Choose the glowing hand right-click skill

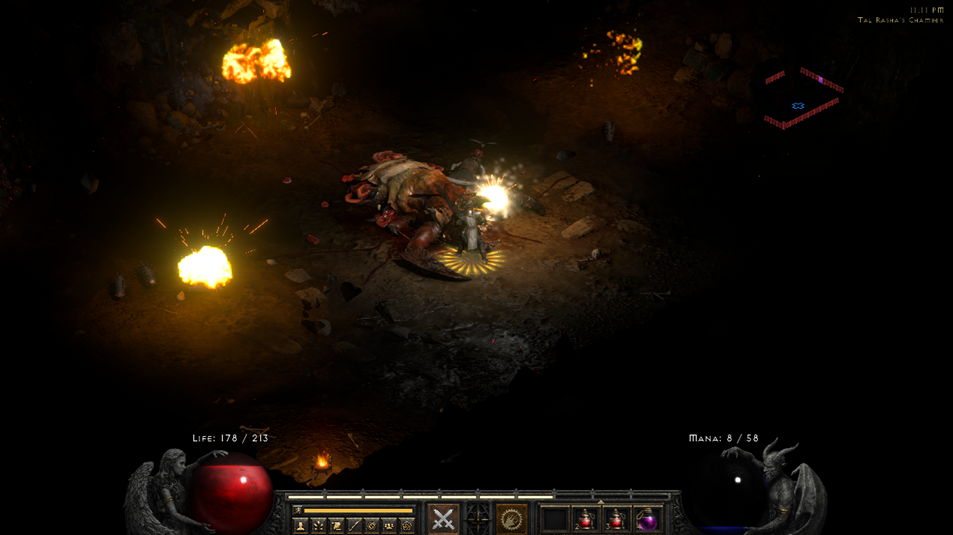point(511,518)
